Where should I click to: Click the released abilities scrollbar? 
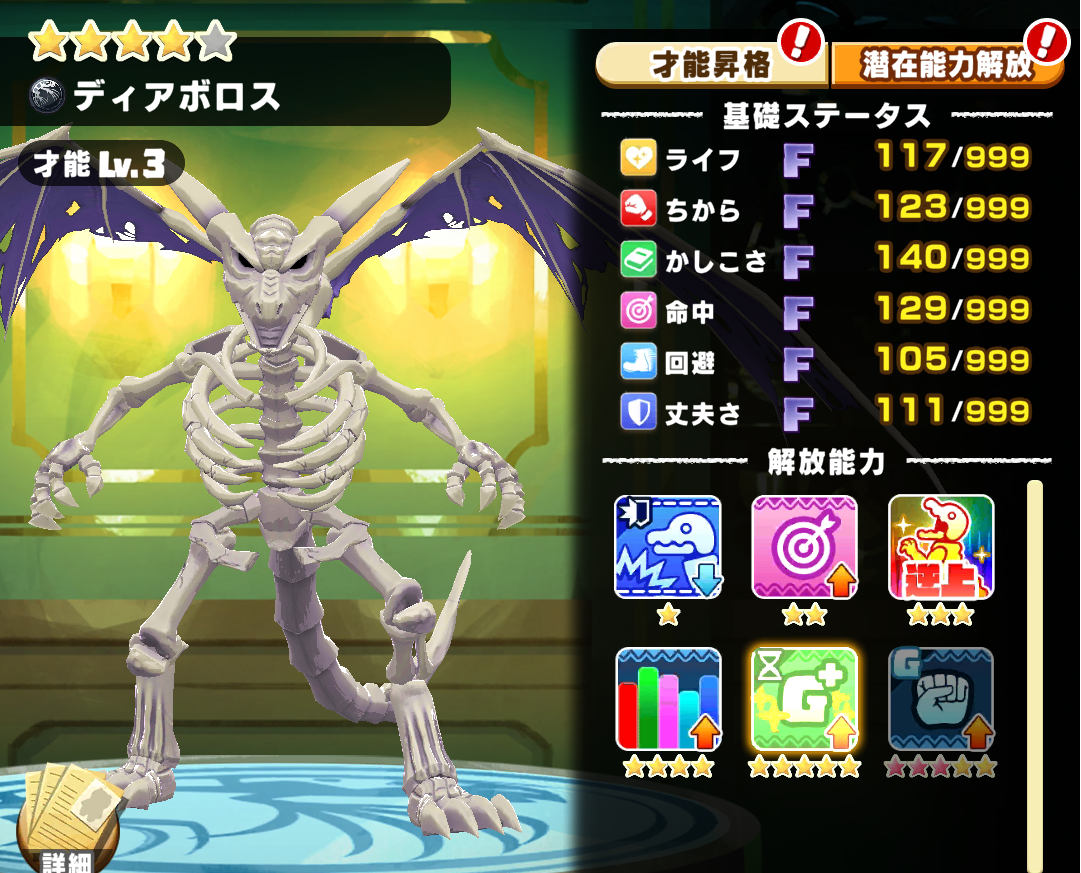(1035, 670)
